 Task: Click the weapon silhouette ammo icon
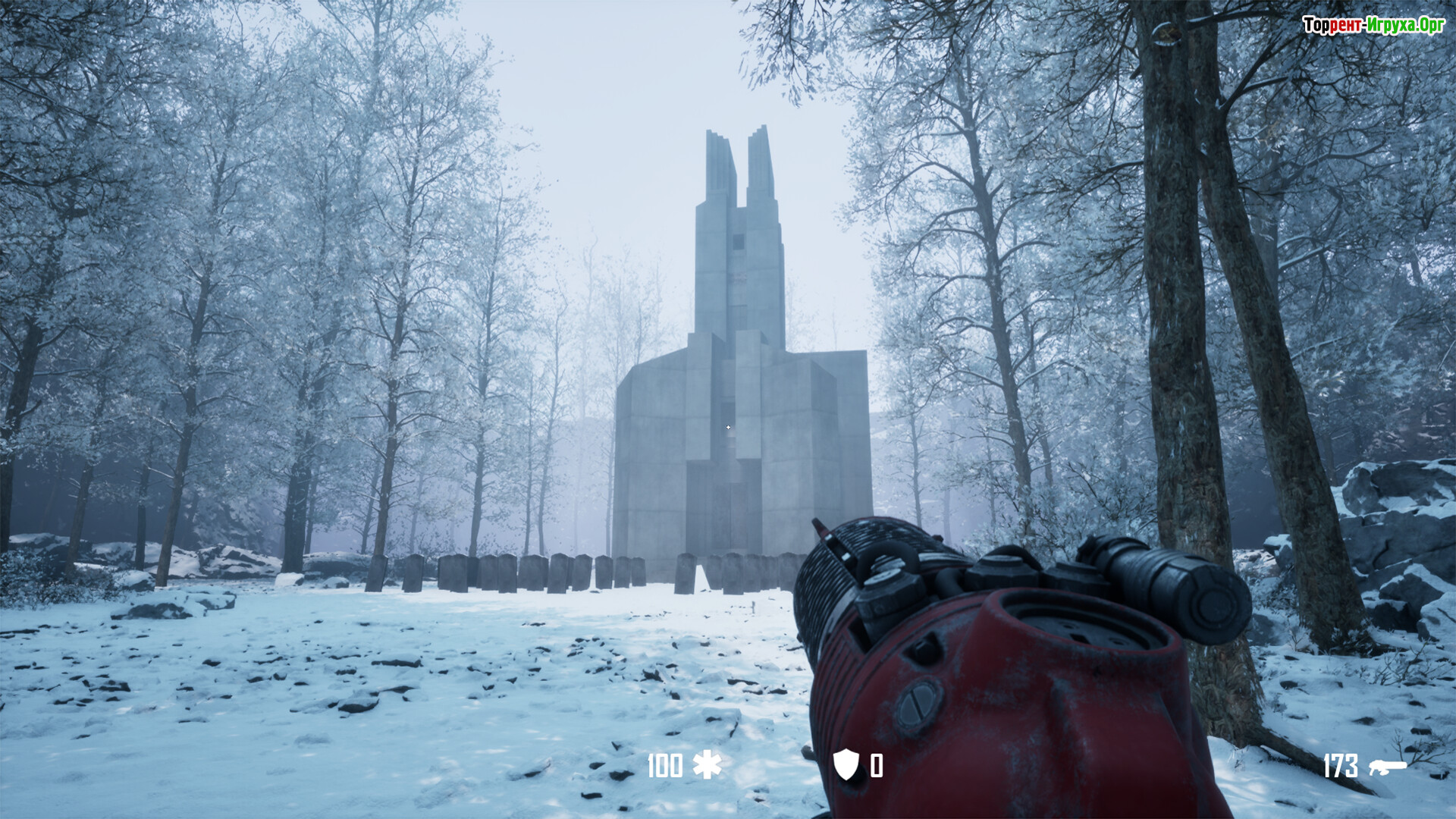tap(1387, 767)
